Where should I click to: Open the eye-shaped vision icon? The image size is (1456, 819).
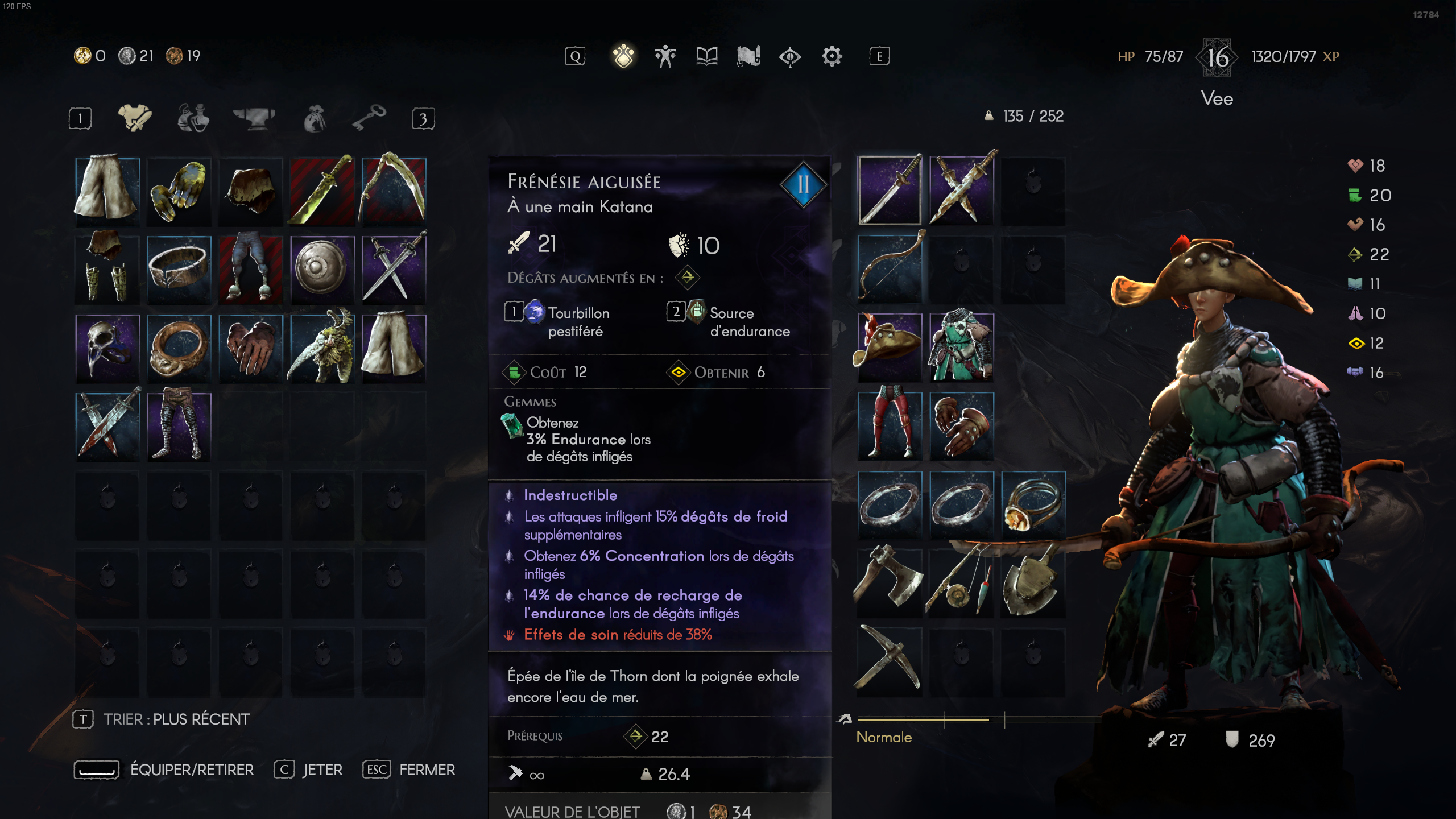tap(790, 56)
